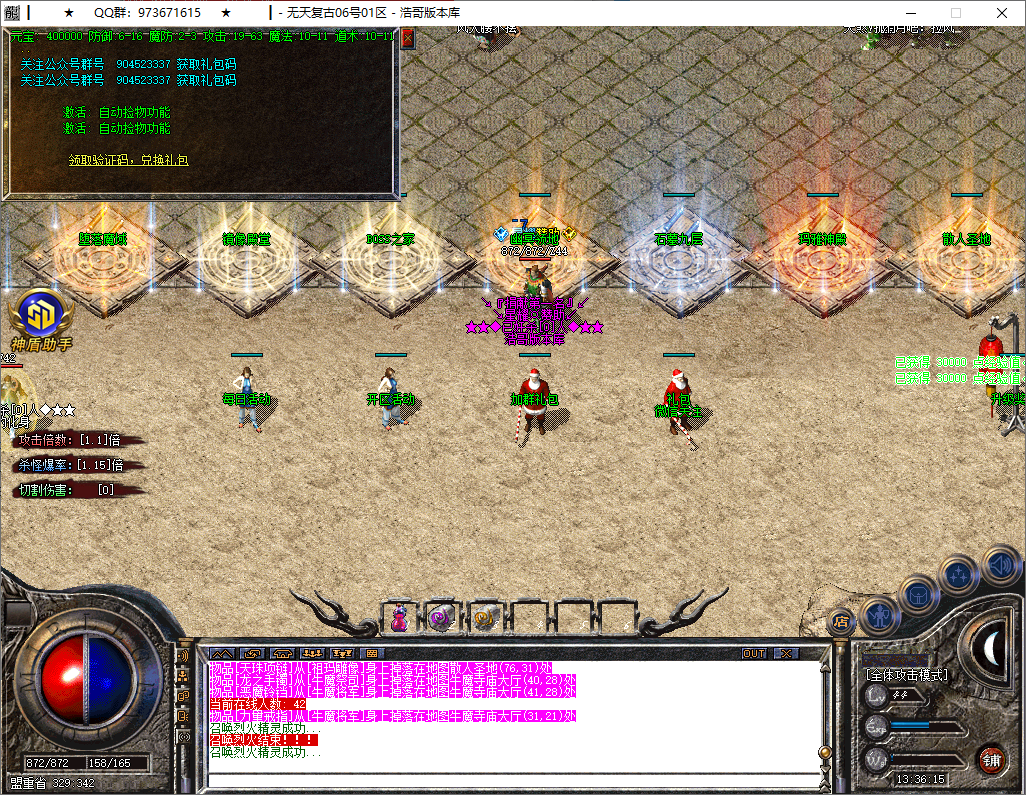Open the orange 店 shop button
The height and width of the screenshot is (795, 1026).
[x=841, y=621]
